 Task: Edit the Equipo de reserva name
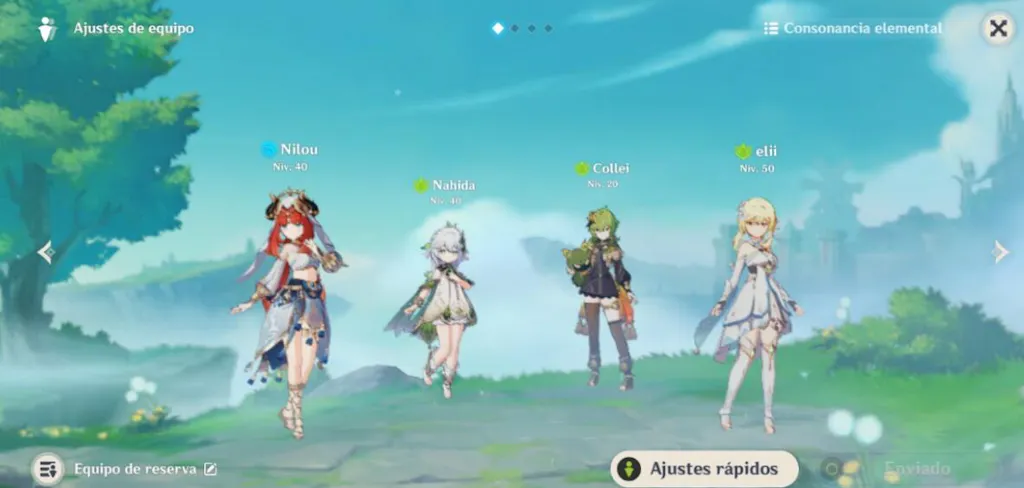click(210, 468)
